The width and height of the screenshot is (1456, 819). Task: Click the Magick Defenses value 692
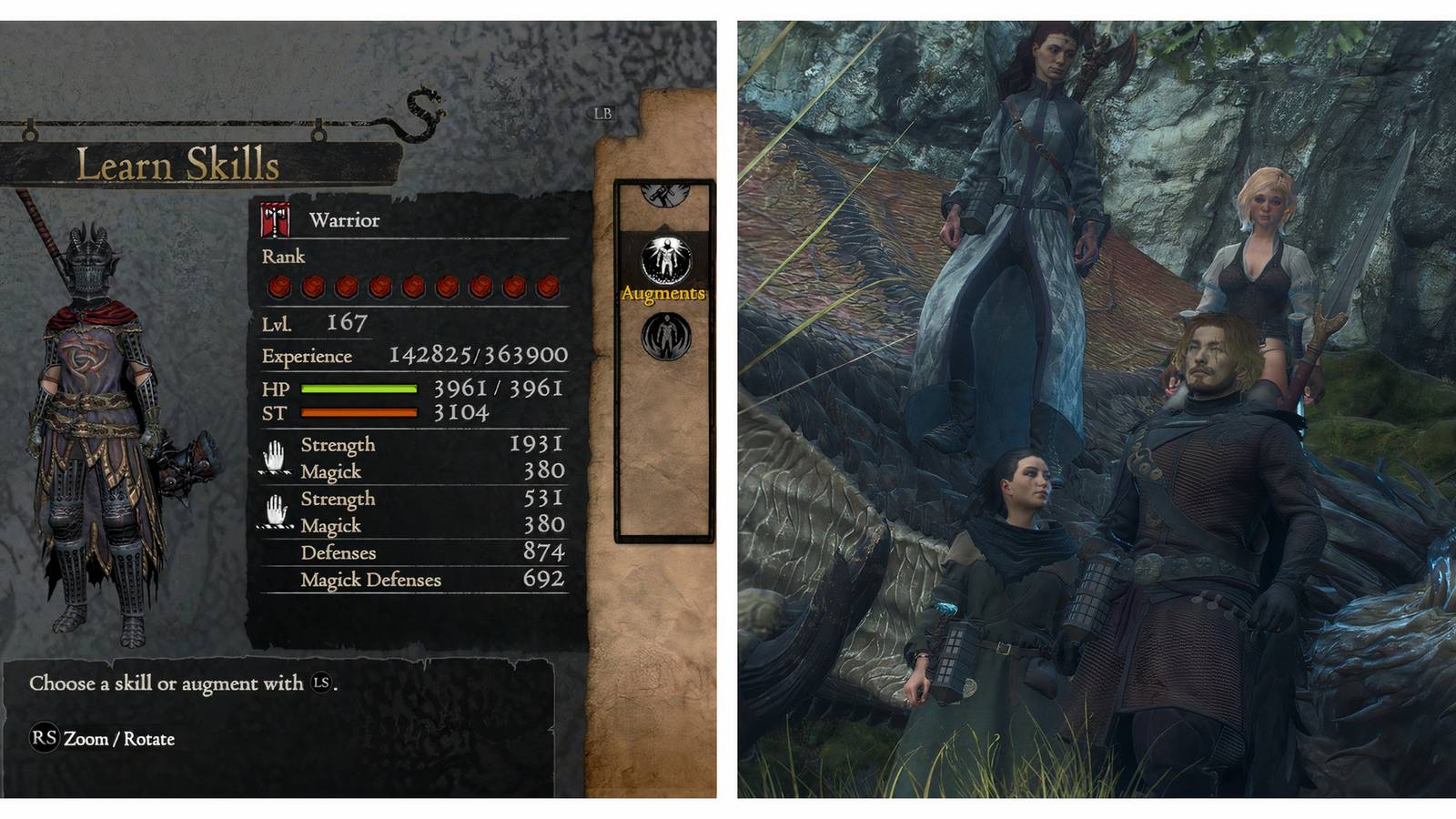[x=546, y=579]
